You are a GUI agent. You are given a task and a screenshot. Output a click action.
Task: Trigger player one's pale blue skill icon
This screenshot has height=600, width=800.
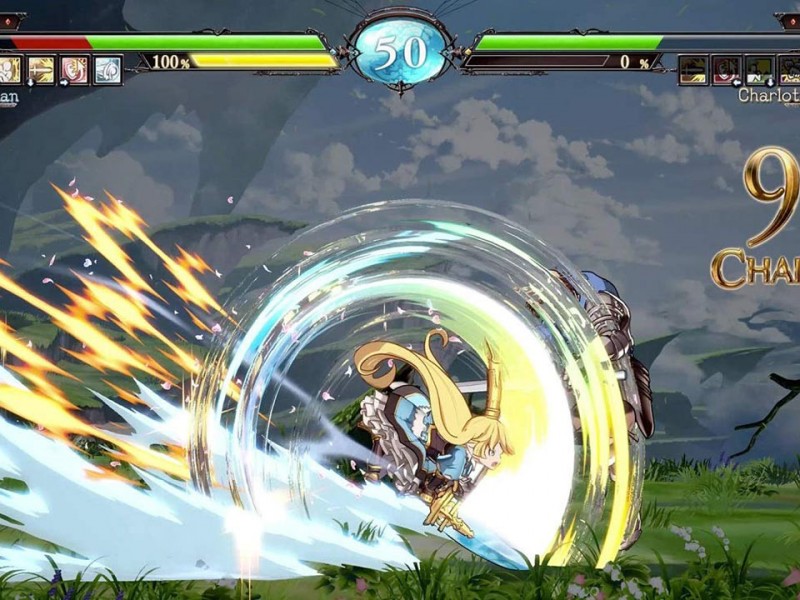click(107, 70)
